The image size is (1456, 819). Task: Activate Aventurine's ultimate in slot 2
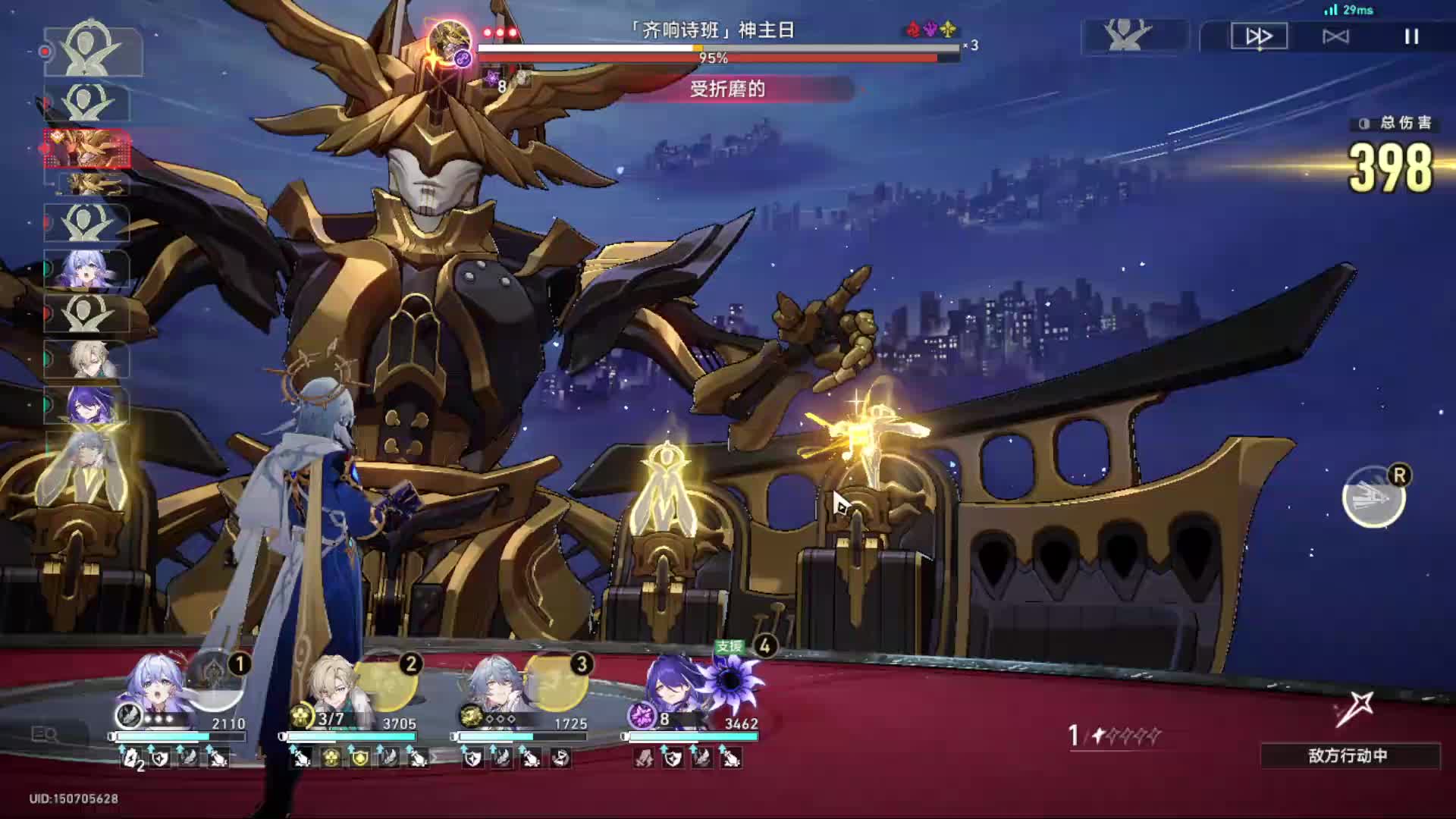pos(388,680)
